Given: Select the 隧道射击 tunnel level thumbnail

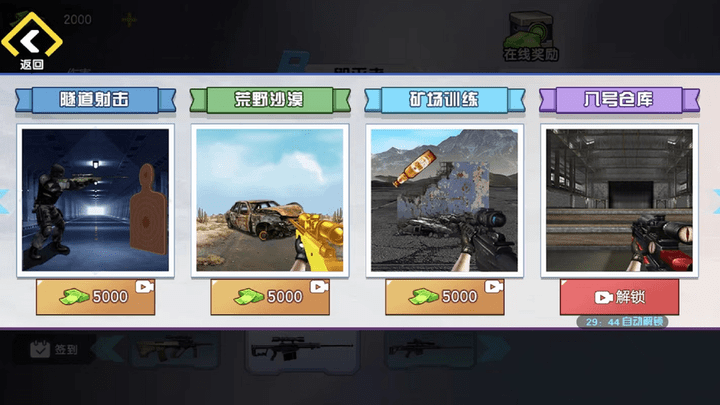Looking at the screenshot, I should tap(96, 199).
